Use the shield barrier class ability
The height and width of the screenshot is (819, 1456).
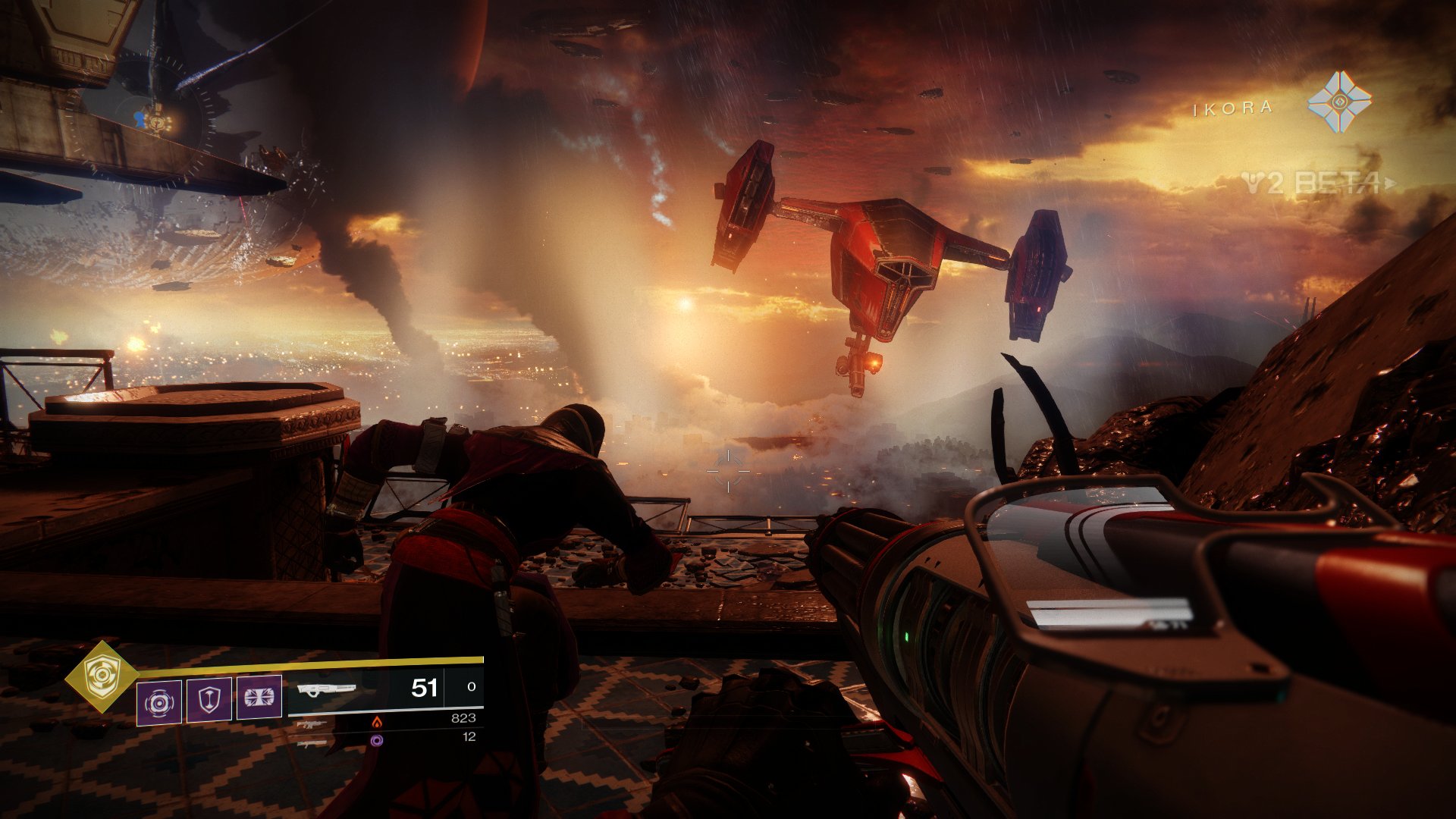pos(209,698)
